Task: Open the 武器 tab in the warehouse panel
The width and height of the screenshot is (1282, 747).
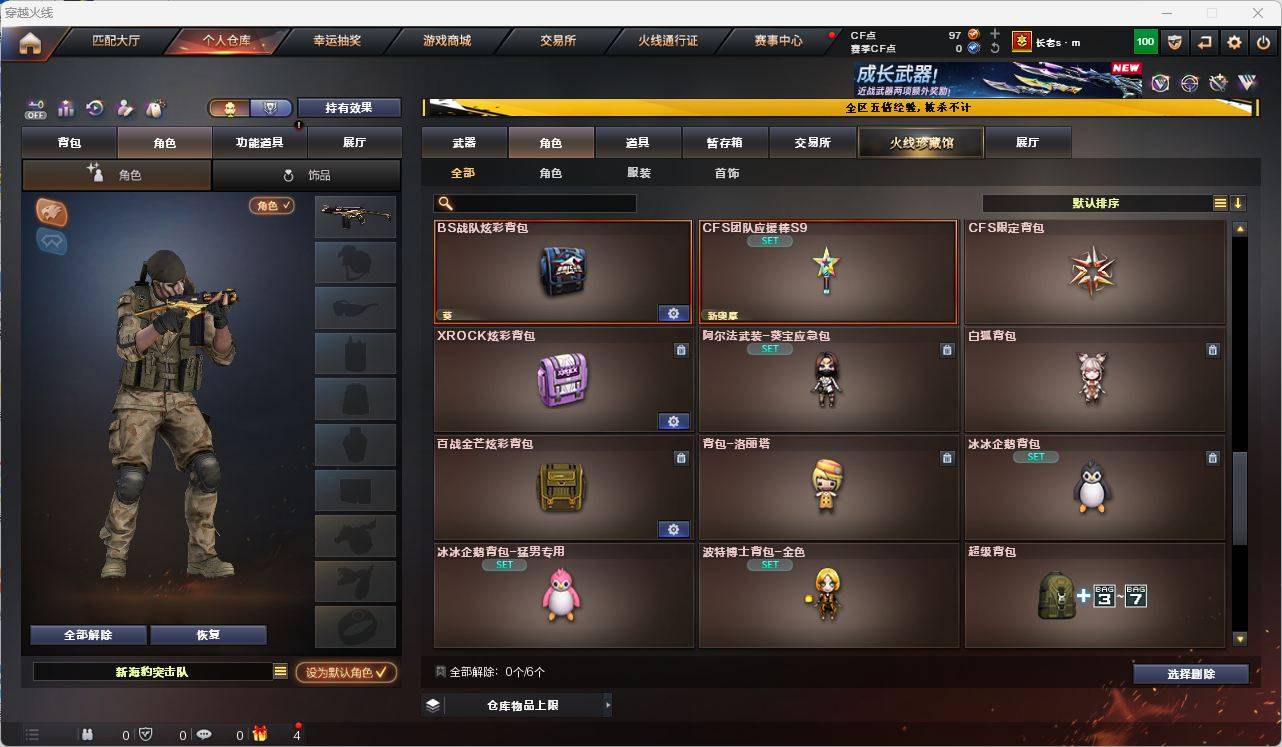Action: [463, 142]
